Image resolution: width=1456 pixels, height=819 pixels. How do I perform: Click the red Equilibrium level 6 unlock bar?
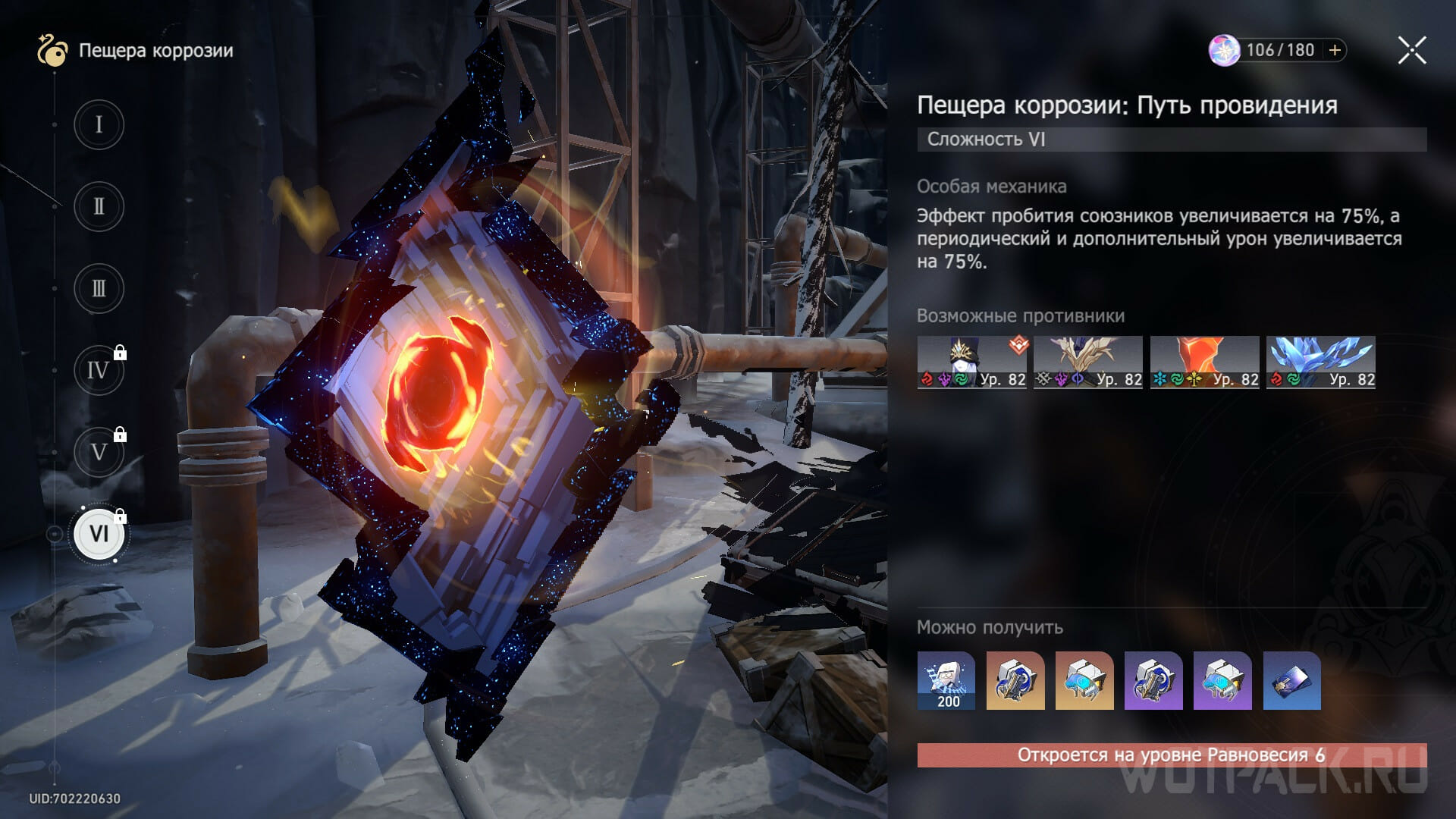pyautogui.click(x=1172, y=755)
